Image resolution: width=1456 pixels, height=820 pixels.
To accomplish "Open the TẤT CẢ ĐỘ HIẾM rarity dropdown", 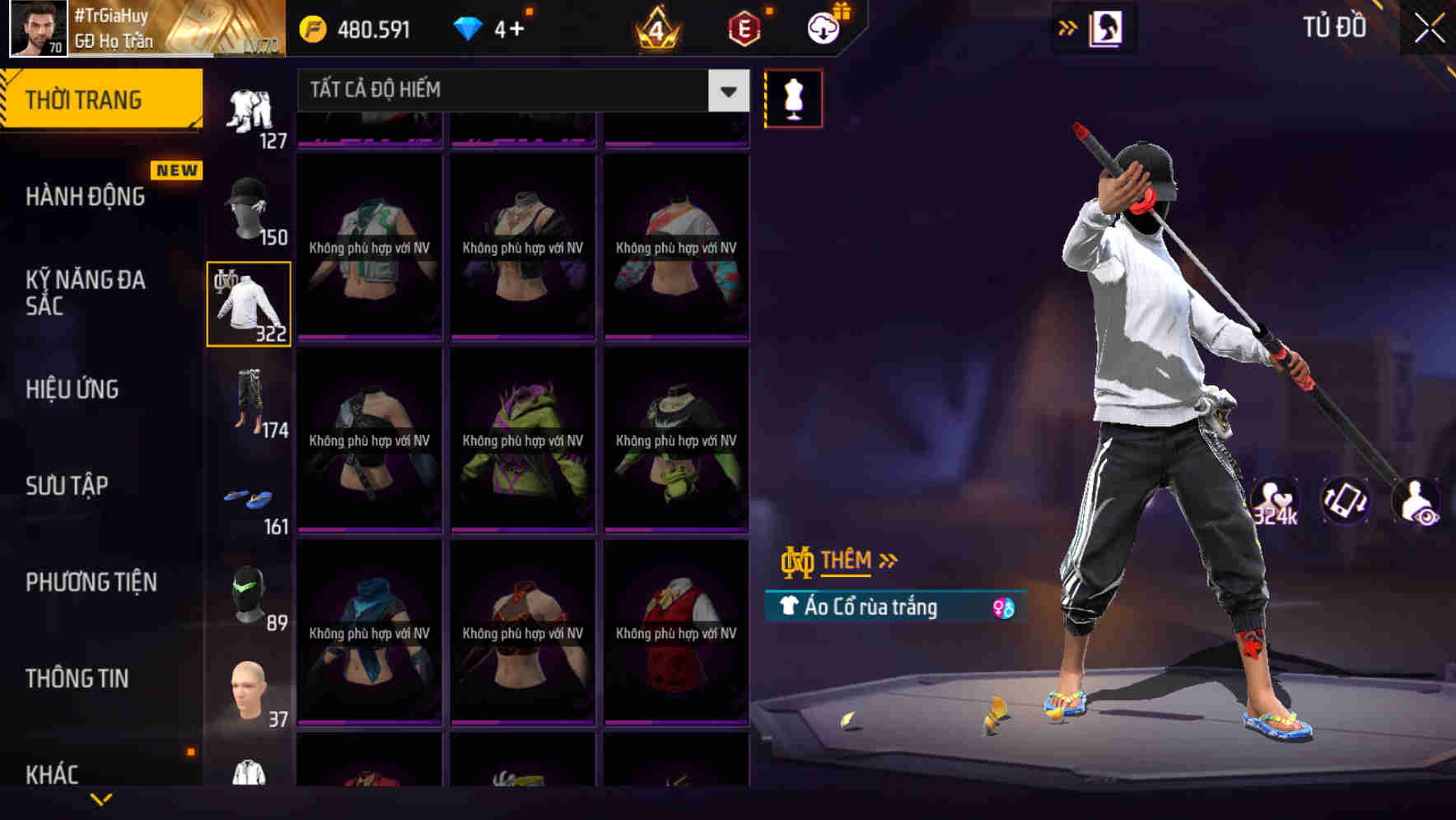I will [x=520, y=91].
